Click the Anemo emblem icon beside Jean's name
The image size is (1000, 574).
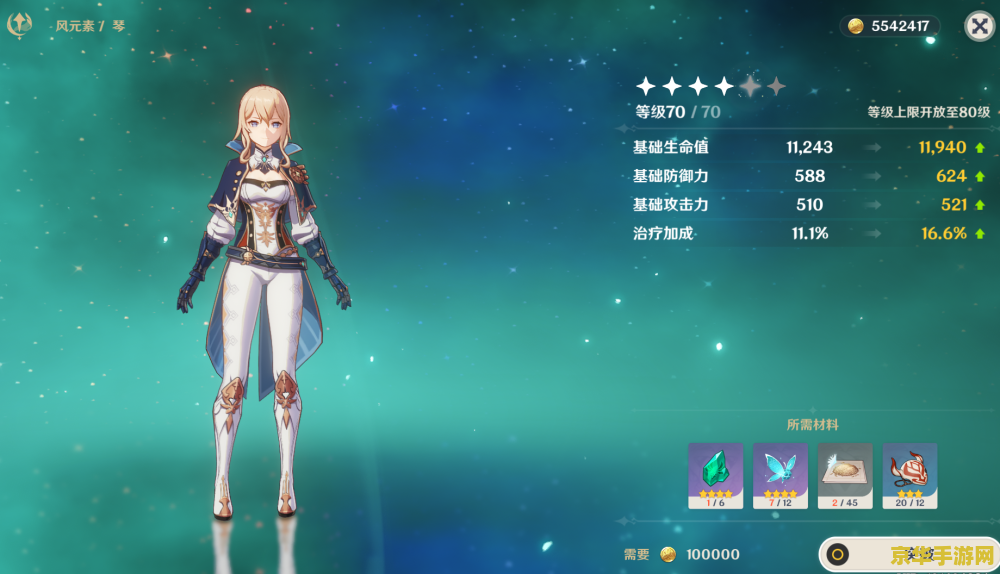tap(20, 25)
